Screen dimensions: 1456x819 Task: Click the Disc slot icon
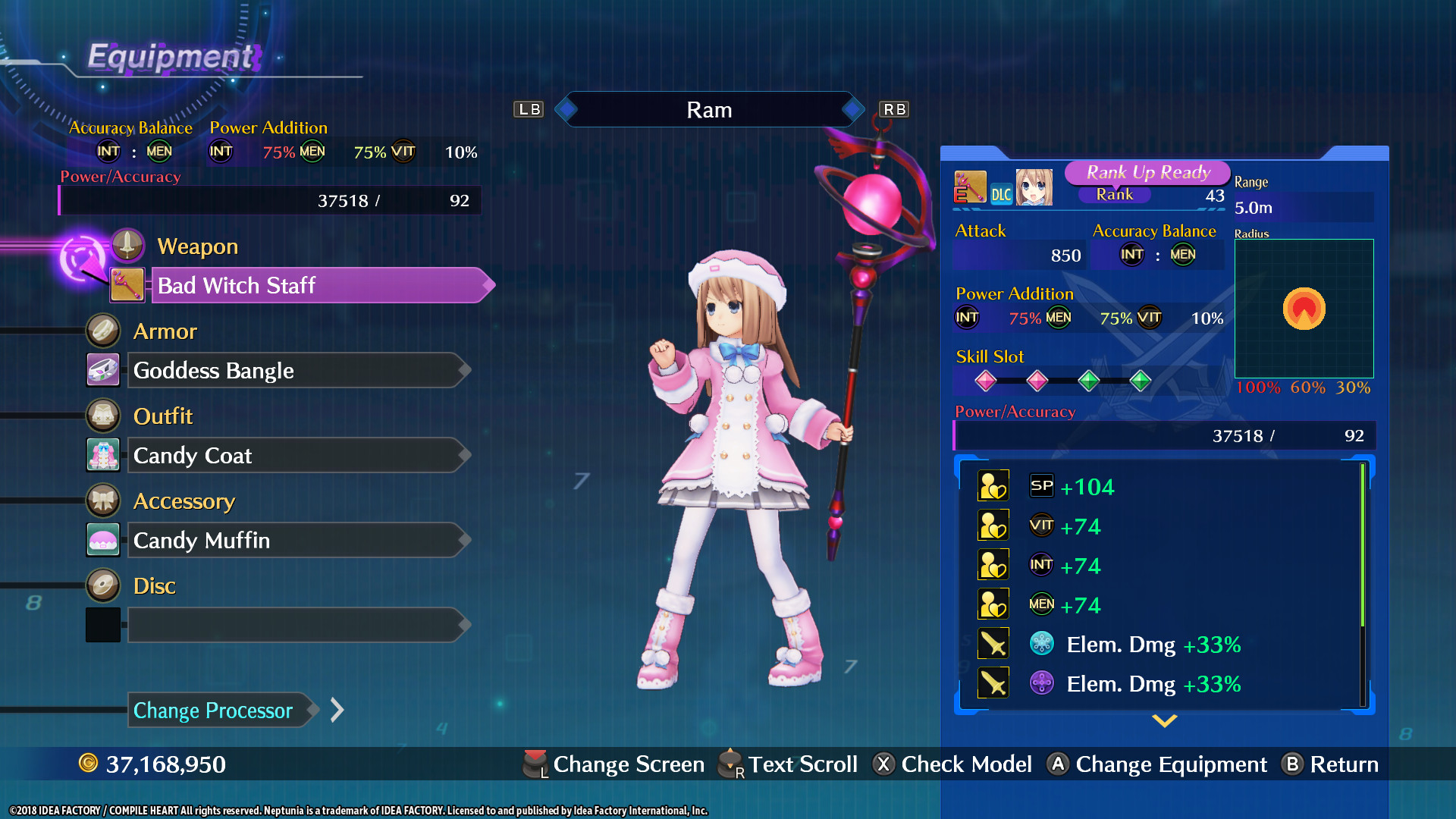(x=103, y=585)
